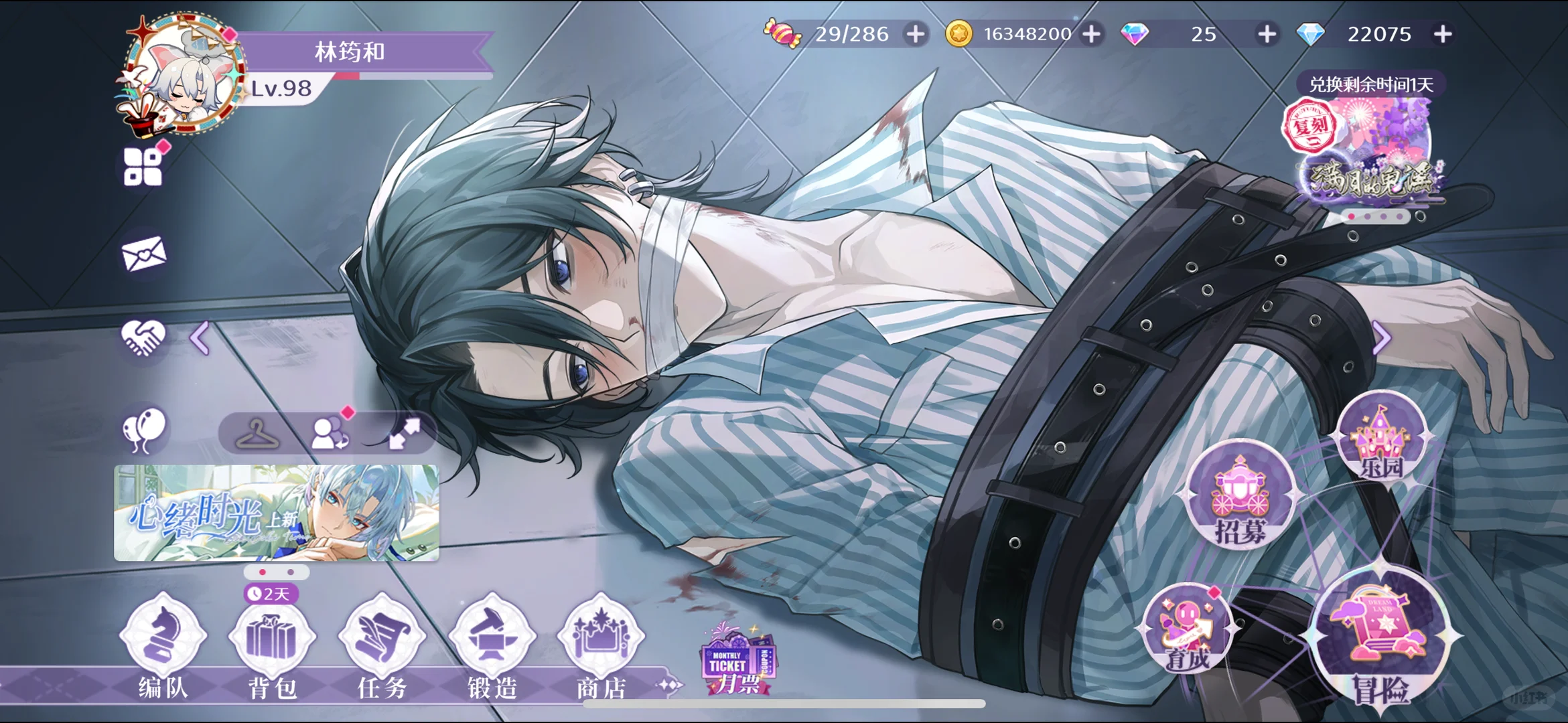Open the 背包 backpack inventory
This screenshot has height=723, width=1568.
point(272,643)
